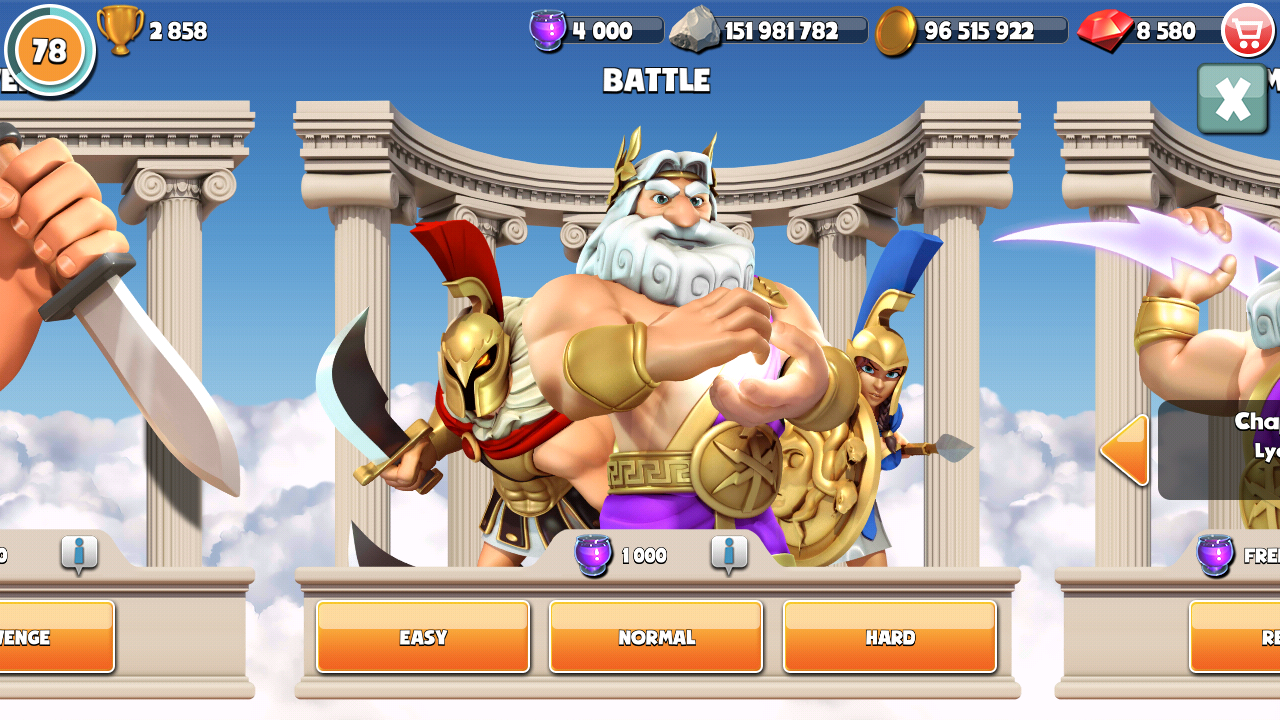
Task: Choose the Normal difficulty battle
Action: 656,637
